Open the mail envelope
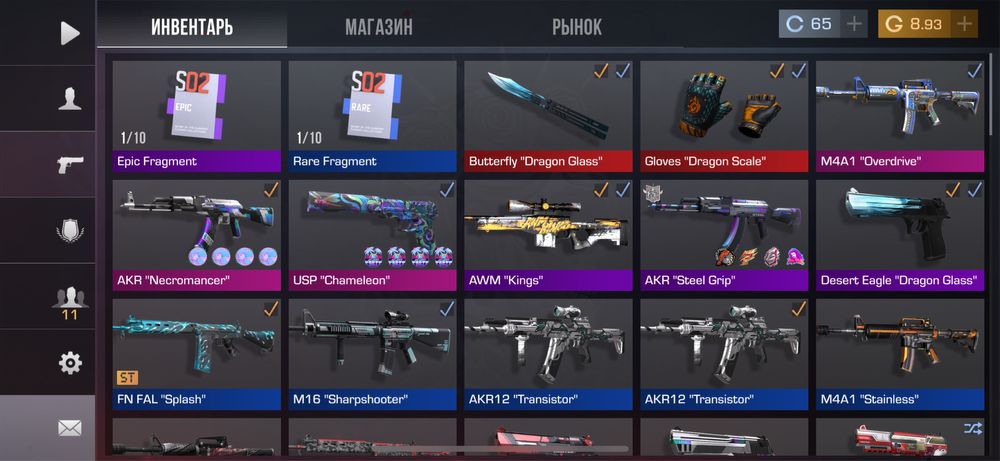This screenshot has width=1000, height=461. point(69,428)
